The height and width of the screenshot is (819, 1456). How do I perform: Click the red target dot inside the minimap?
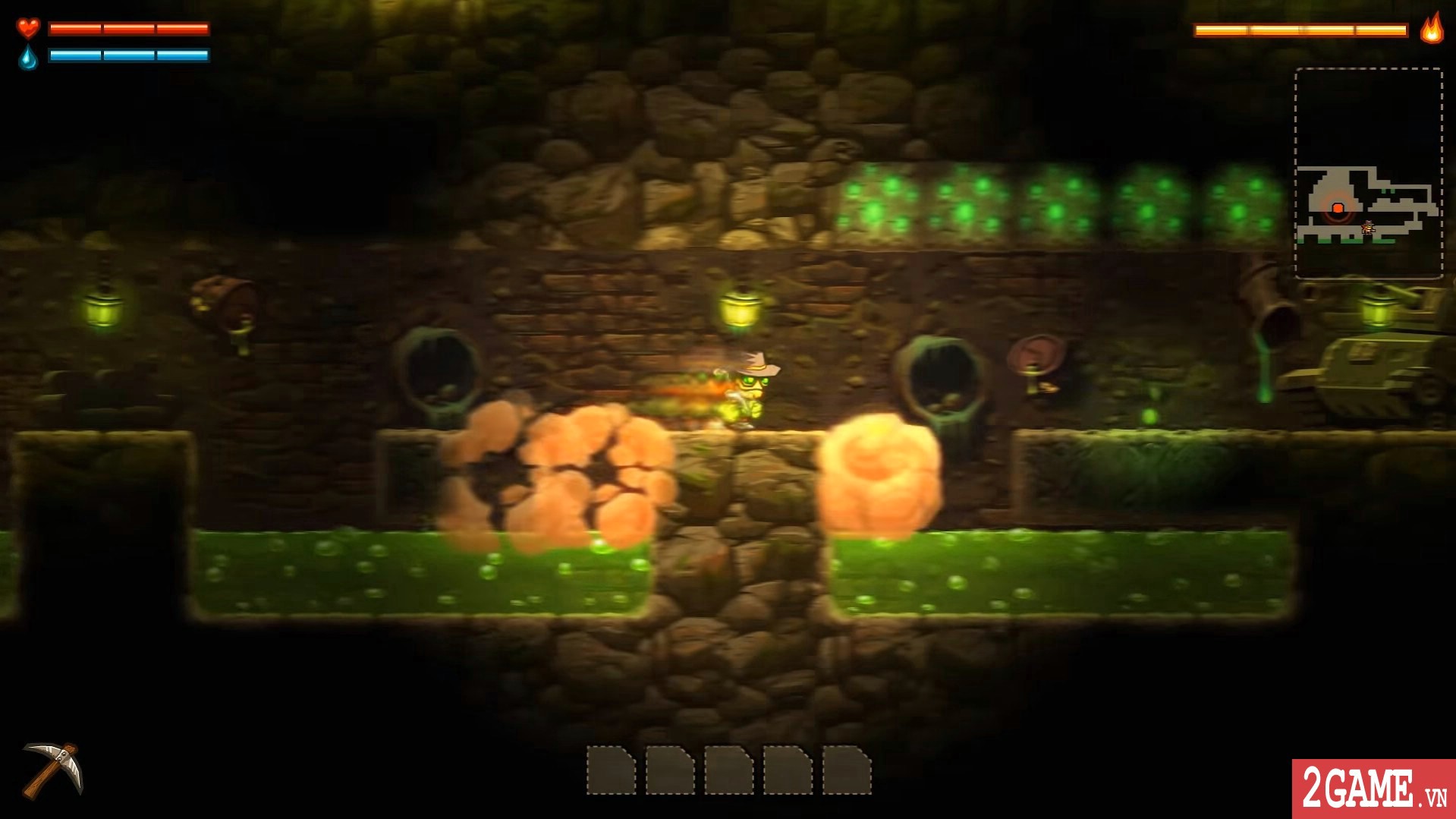click(1337, 208)
